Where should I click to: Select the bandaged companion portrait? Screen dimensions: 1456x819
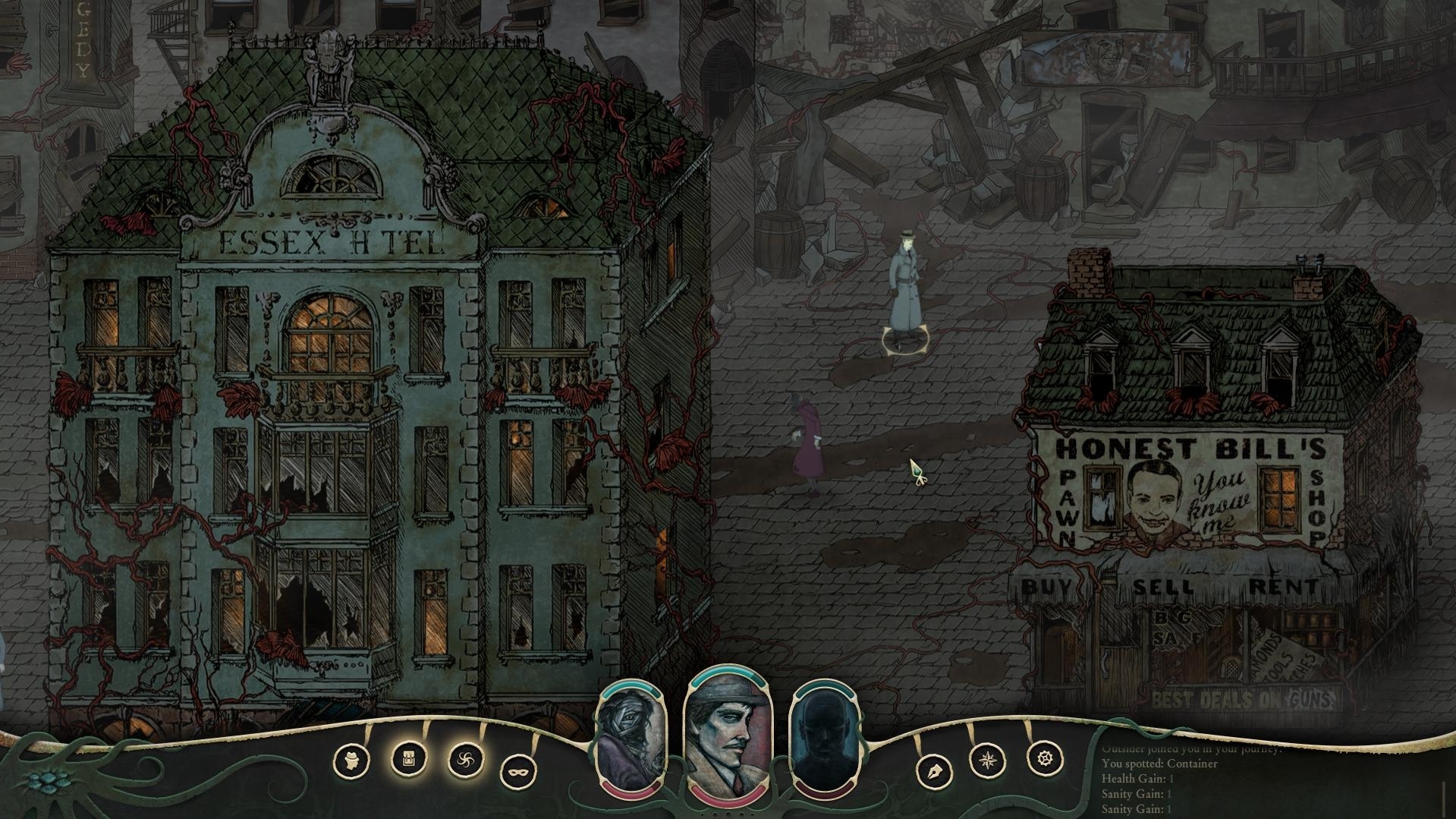point(631,741)
